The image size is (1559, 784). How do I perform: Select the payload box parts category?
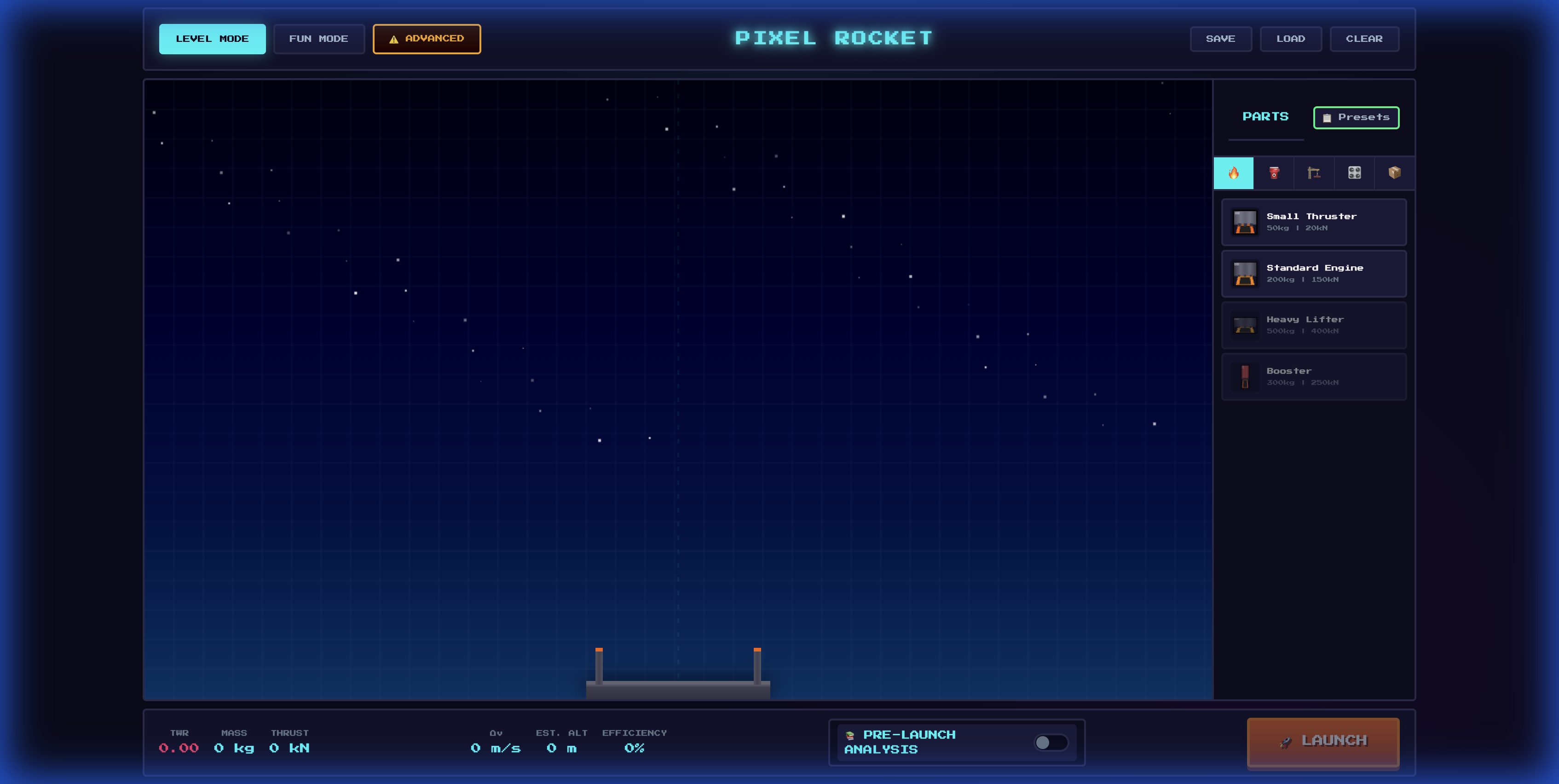point(1394,173)
